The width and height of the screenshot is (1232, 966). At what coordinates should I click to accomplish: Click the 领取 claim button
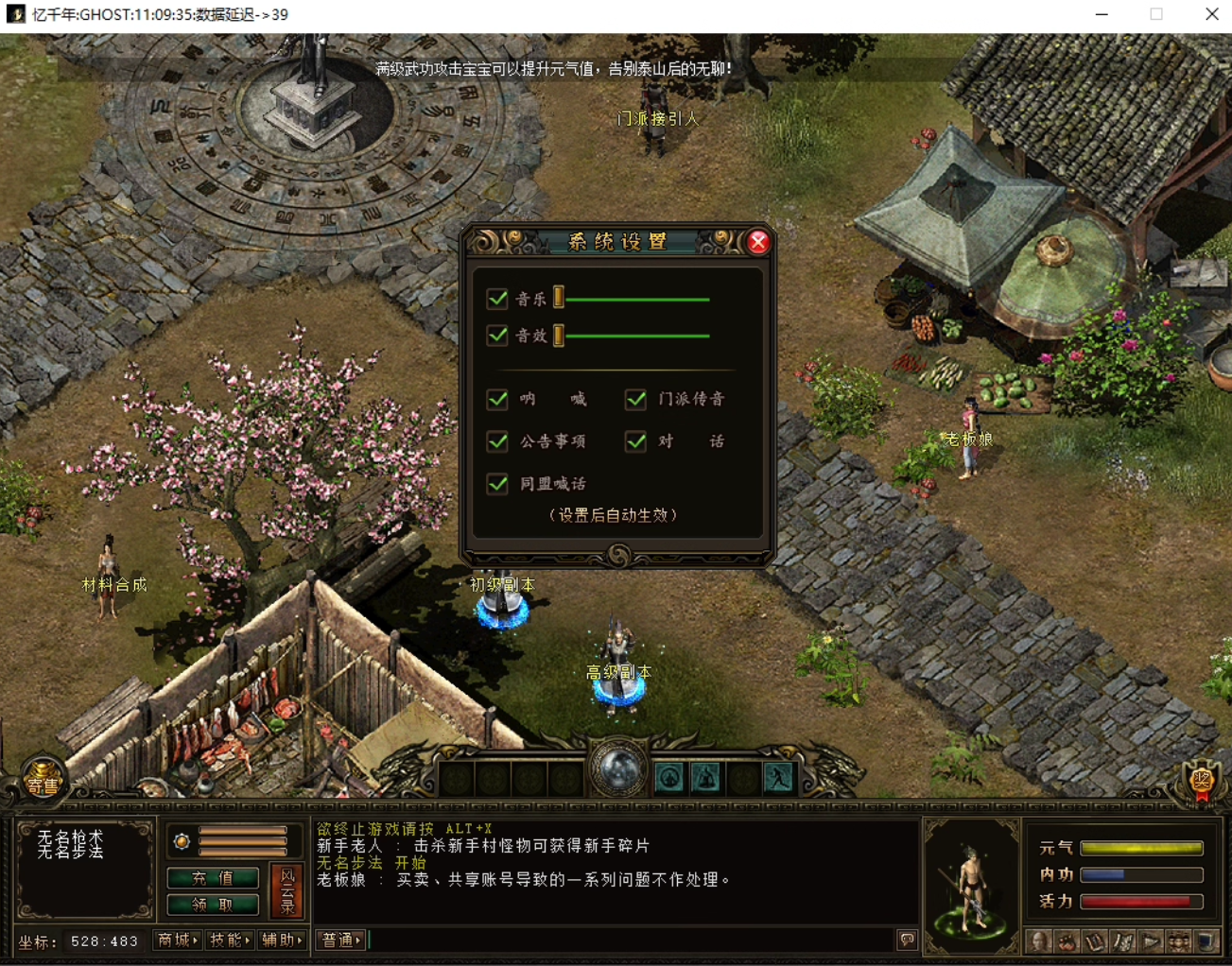(213, 905)
